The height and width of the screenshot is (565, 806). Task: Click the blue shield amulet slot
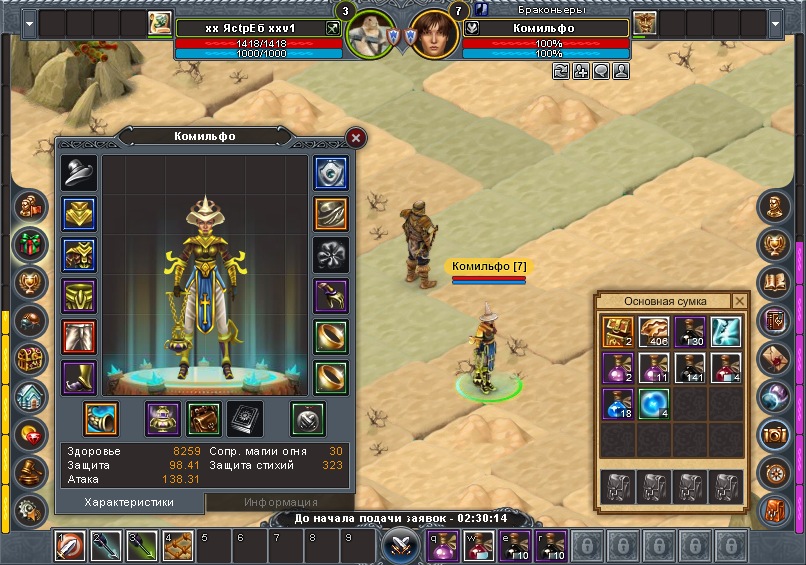(x=331, y=173)
